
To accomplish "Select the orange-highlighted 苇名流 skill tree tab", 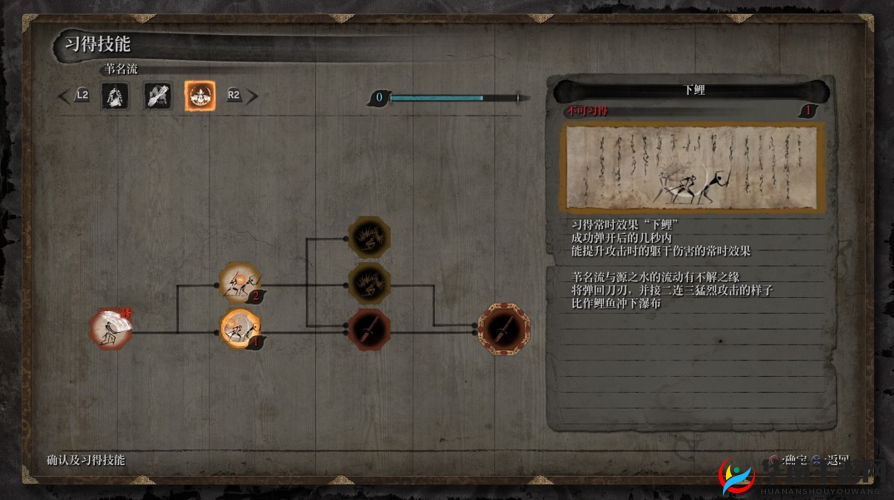I will point(198,96).
